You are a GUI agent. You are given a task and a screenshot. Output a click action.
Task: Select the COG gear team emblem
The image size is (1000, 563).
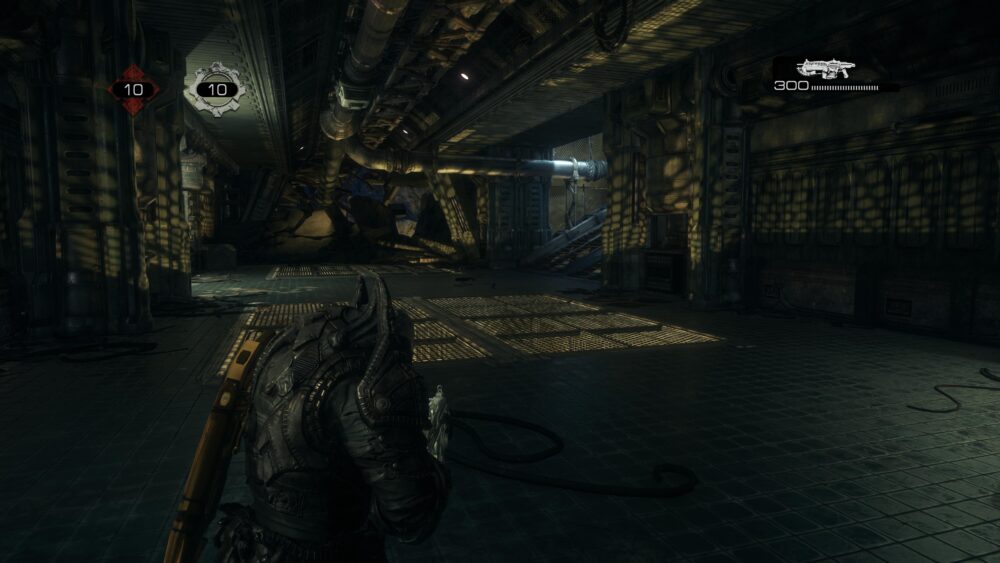click(214, 90)
